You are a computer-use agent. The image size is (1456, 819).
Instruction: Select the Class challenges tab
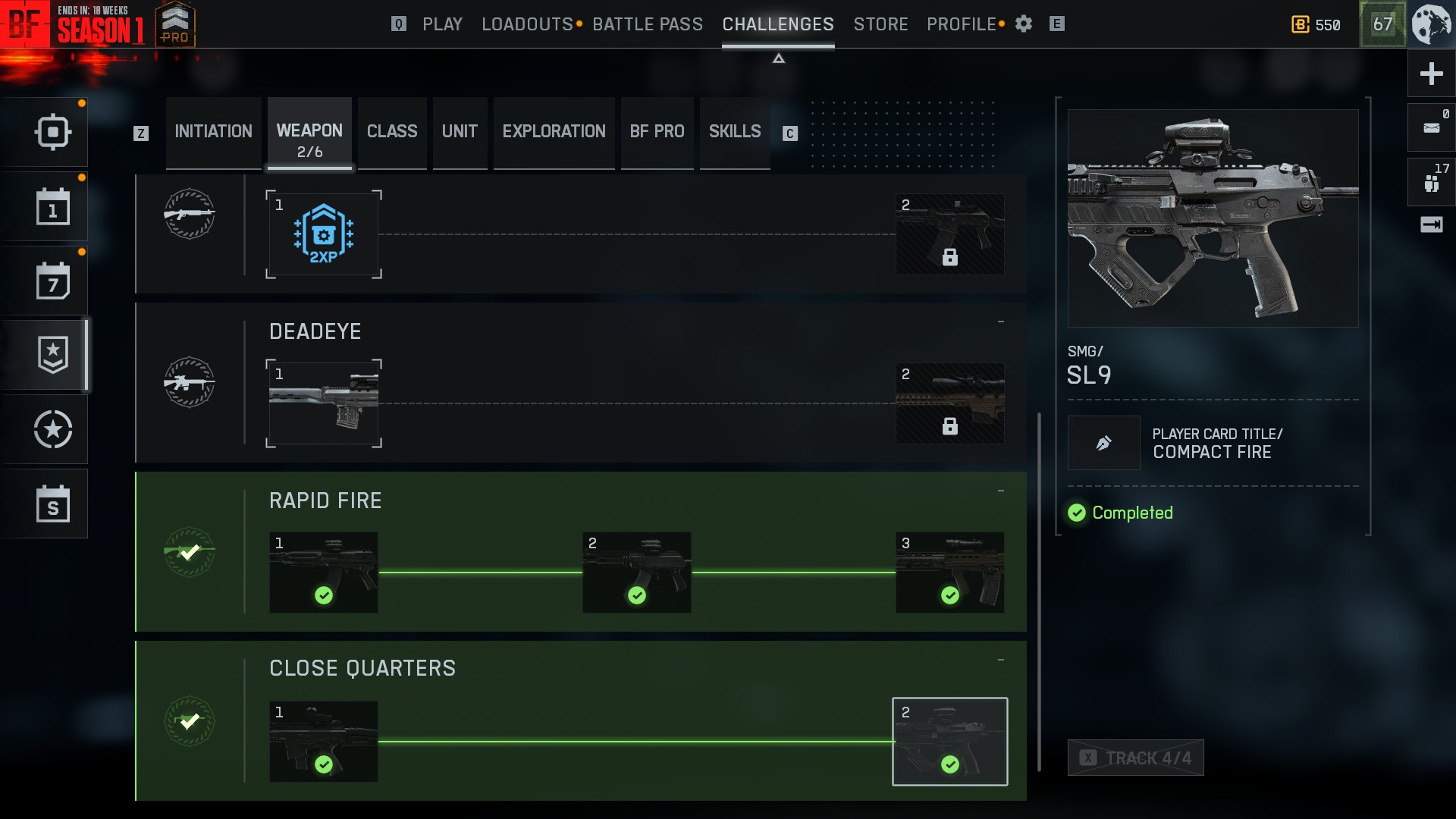click(392, 132)
